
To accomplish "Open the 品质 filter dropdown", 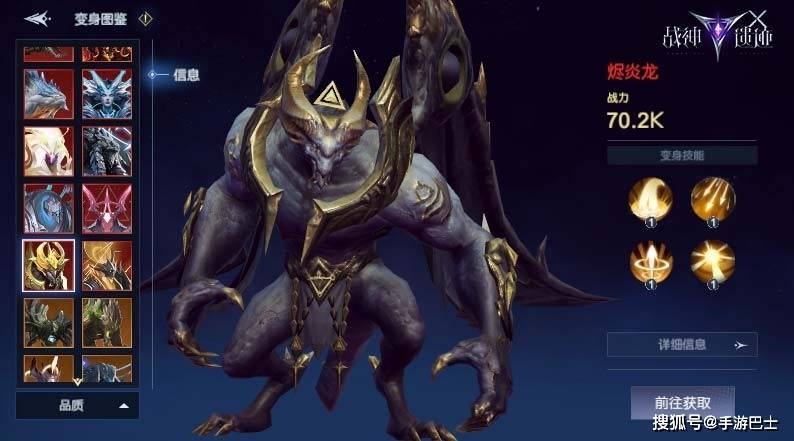I will point(77,405).
